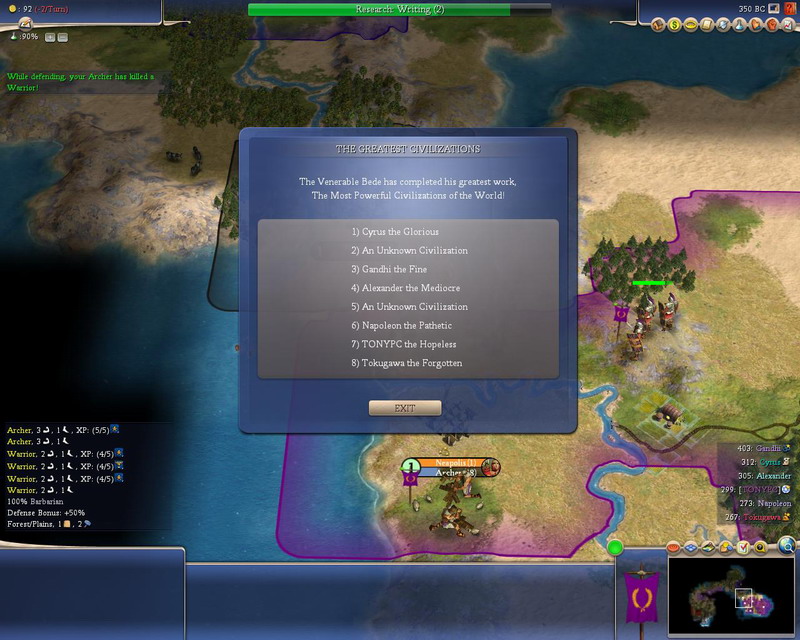Open the globe view magnifier button

tap(787, 546)
